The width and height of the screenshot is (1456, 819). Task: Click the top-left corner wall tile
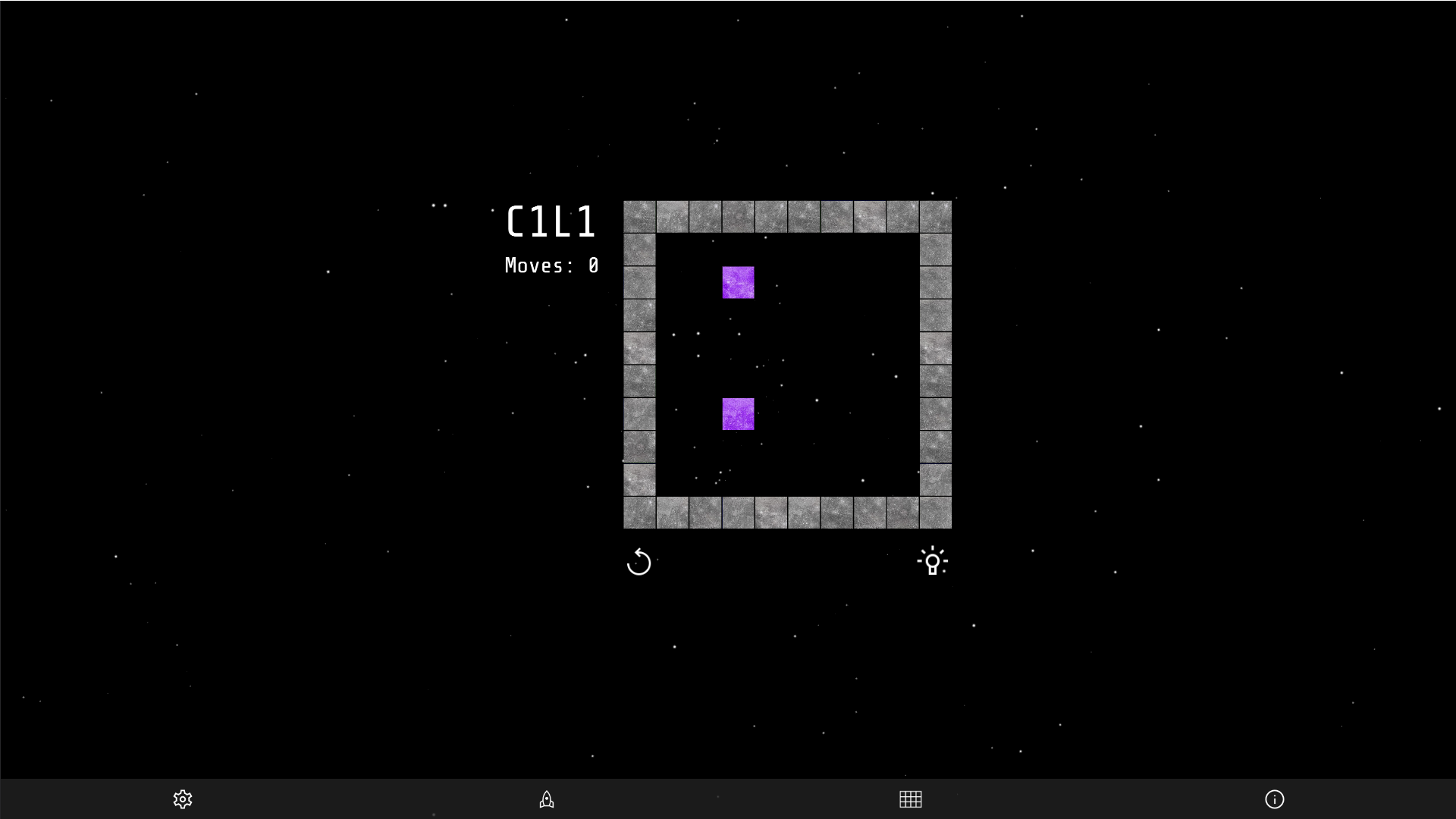click(x=639, y=216)
